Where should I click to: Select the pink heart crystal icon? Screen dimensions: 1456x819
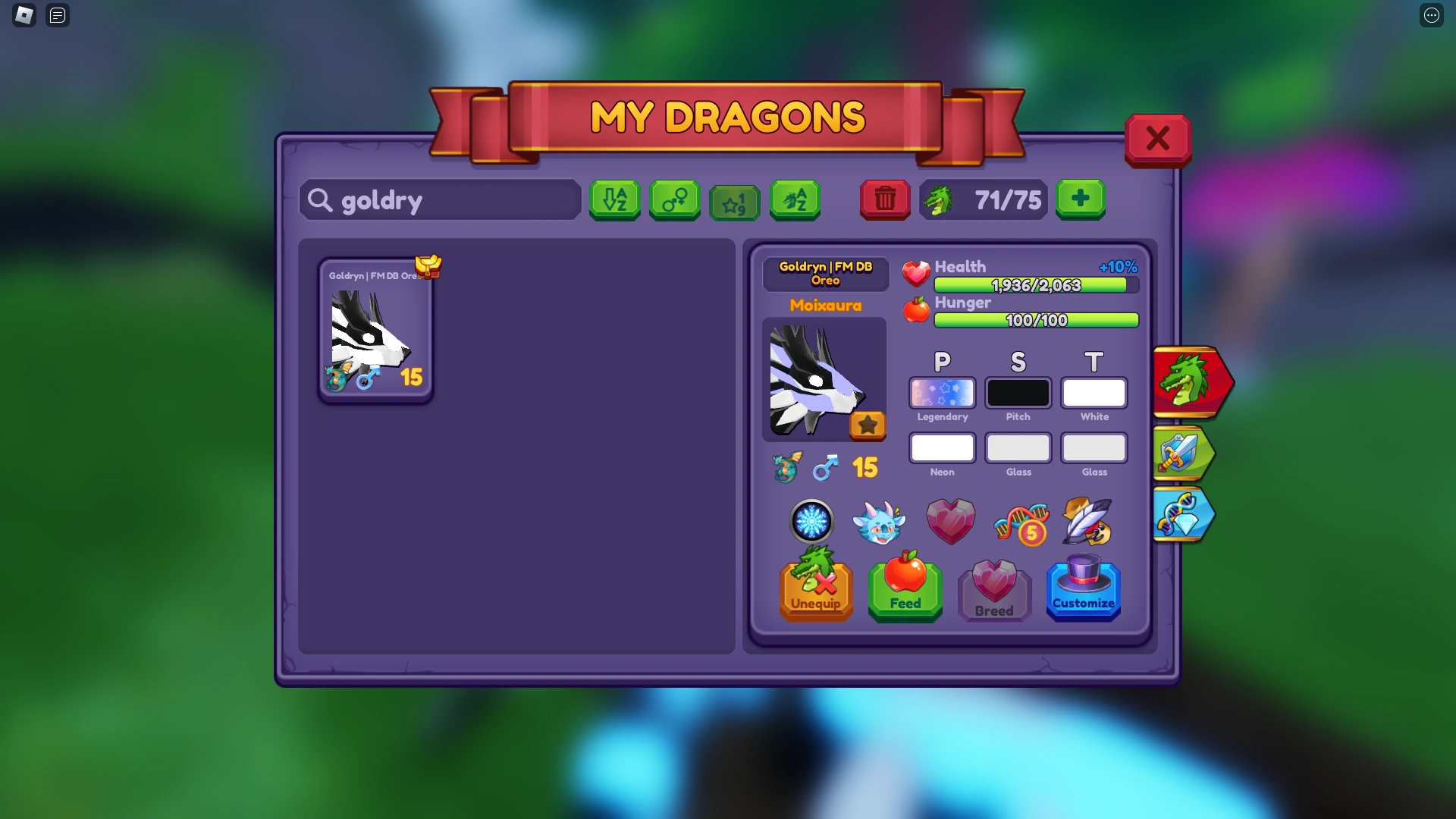[950, 521]
